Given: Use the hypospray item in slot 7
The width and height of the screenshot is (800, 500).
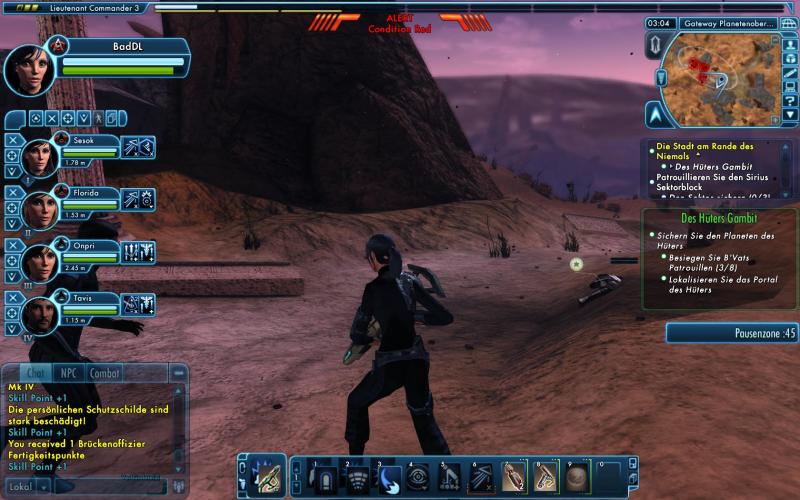Looking at the screenshot, I should (x=513, y=477).
